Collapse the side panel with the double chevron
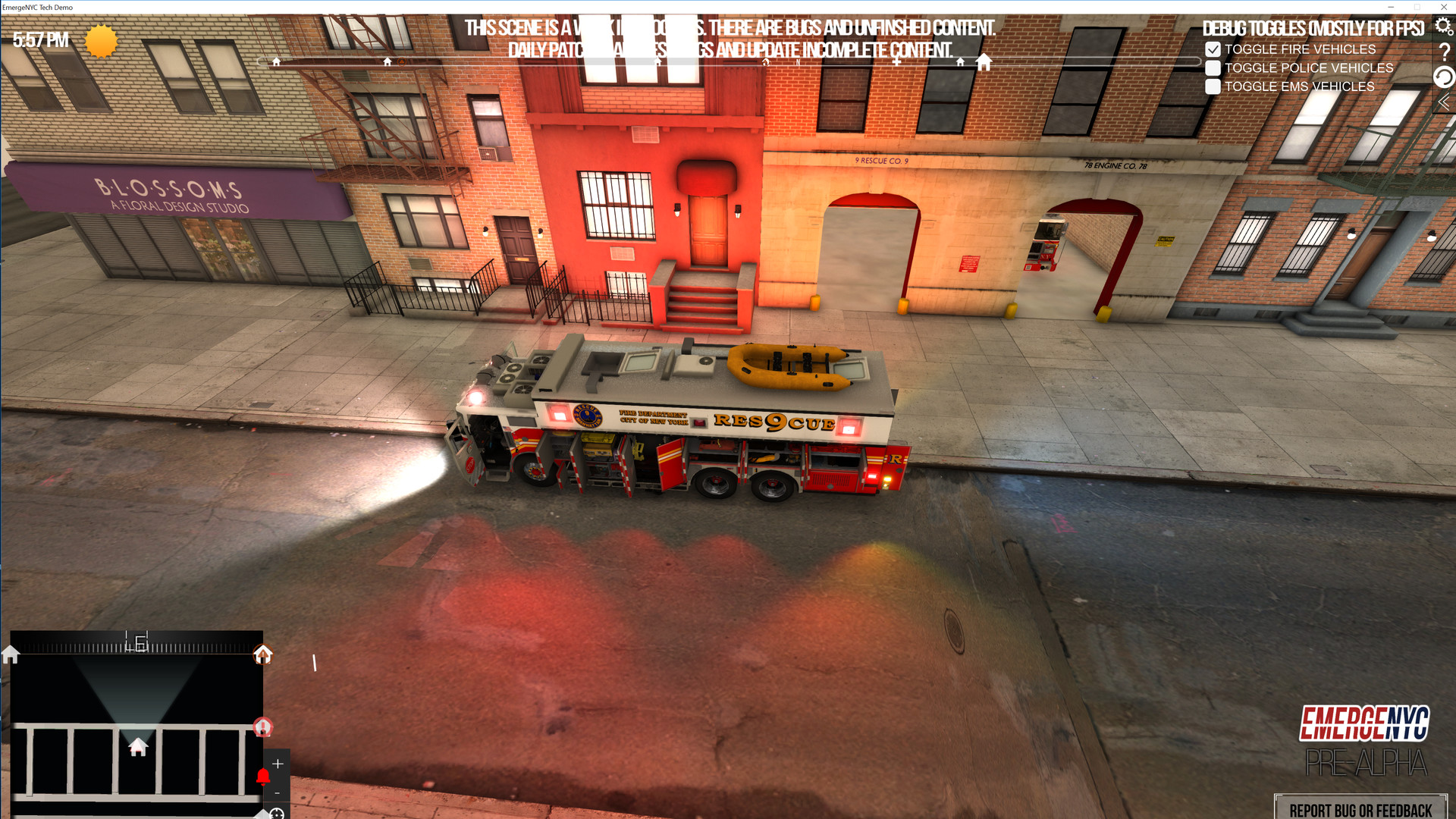 tap(1444, 101)
